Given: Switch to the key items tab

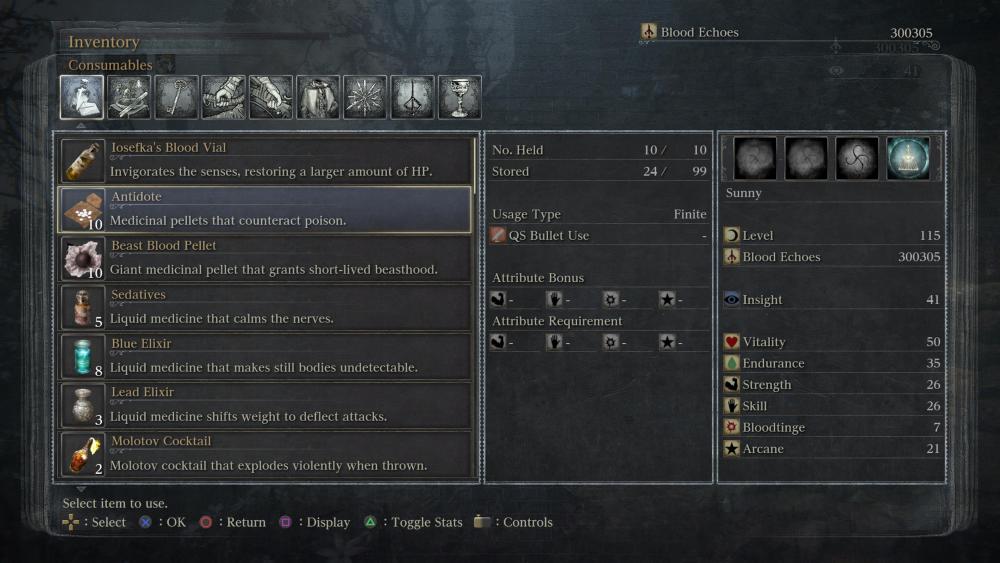Looking at the screenshot, I should [176, 97].
